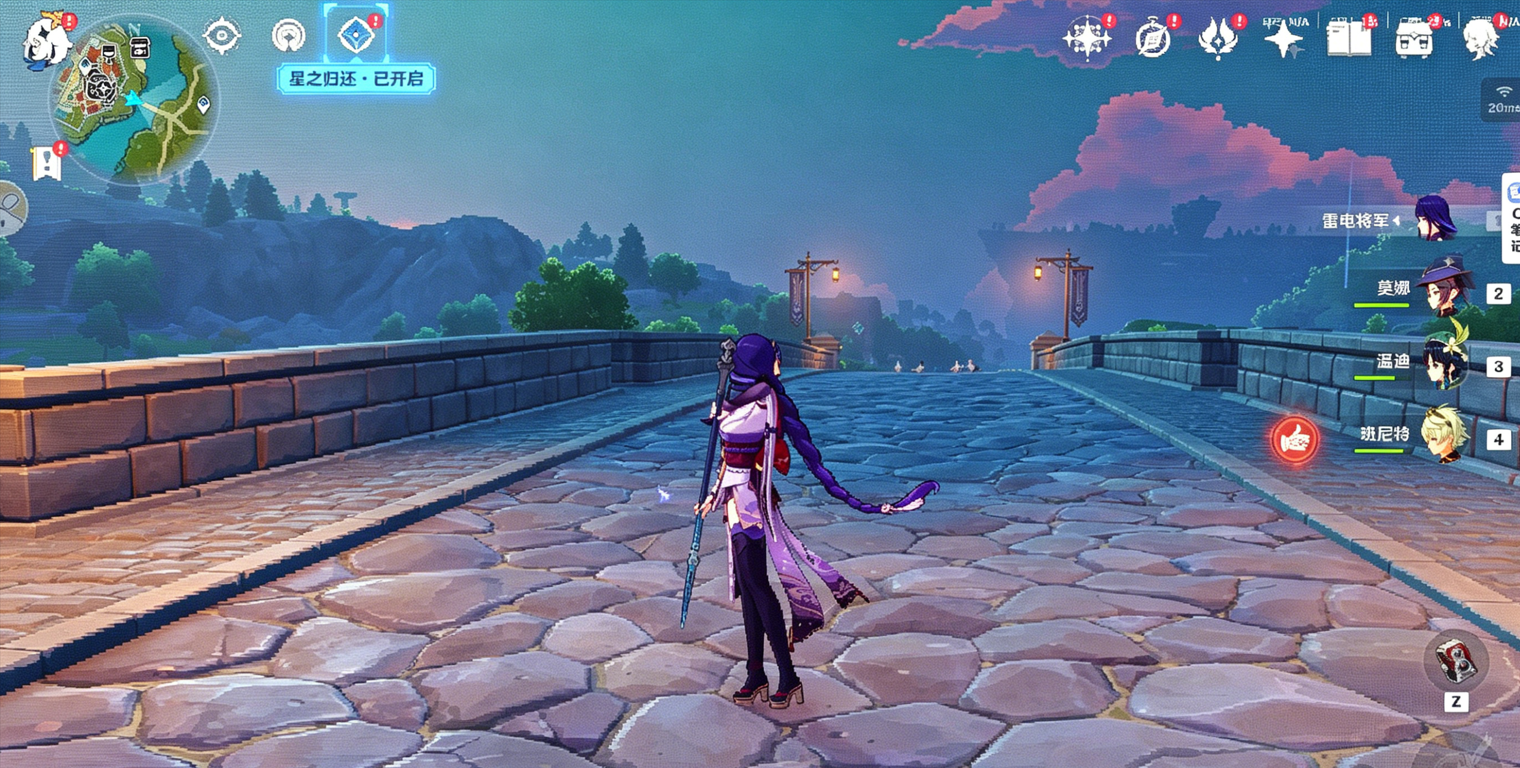This screenshot has width=1520, height=768.
Task: Open the backpack inventory
Action: (x=1414, y=38)
